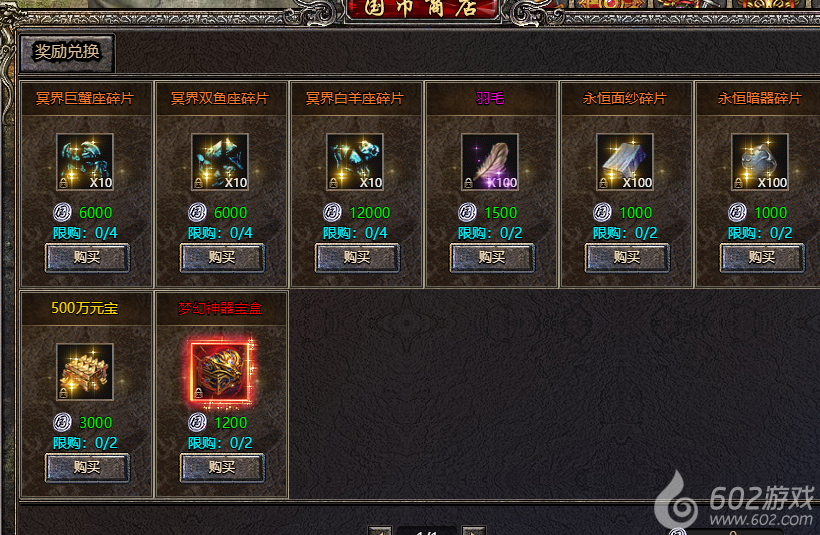Purchase 冥界双鱼座碎片 with the 购买 button
820x535 pixels.
tap(222, 257)
